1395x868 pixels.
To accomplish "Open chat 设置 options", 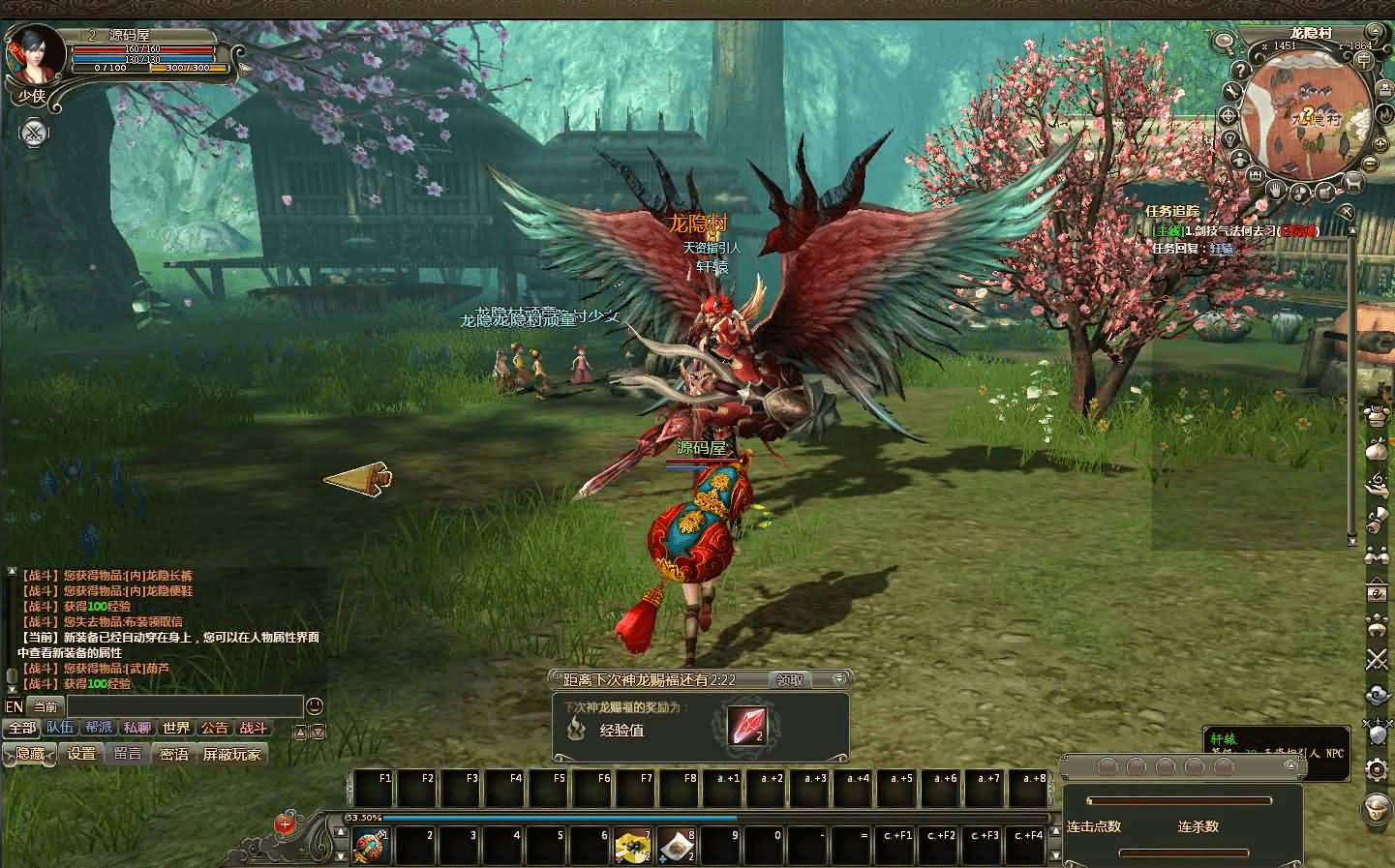I will [81, 754].
